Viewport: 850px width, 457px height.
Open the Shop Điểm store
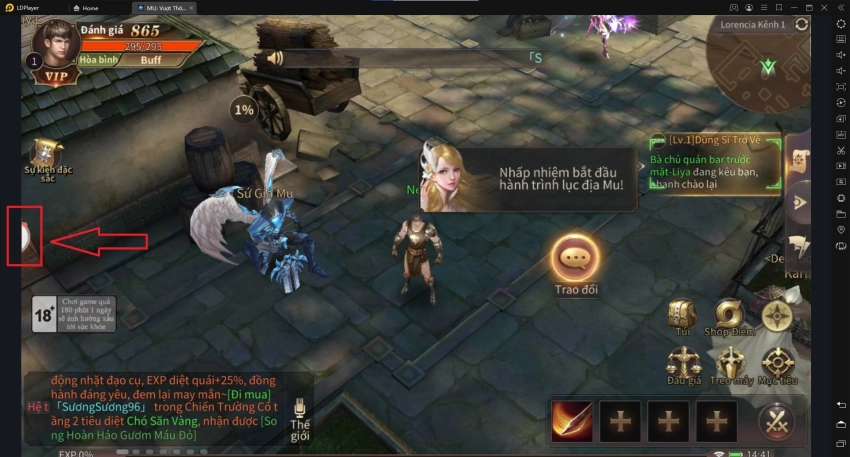click(x=729, y=315)
